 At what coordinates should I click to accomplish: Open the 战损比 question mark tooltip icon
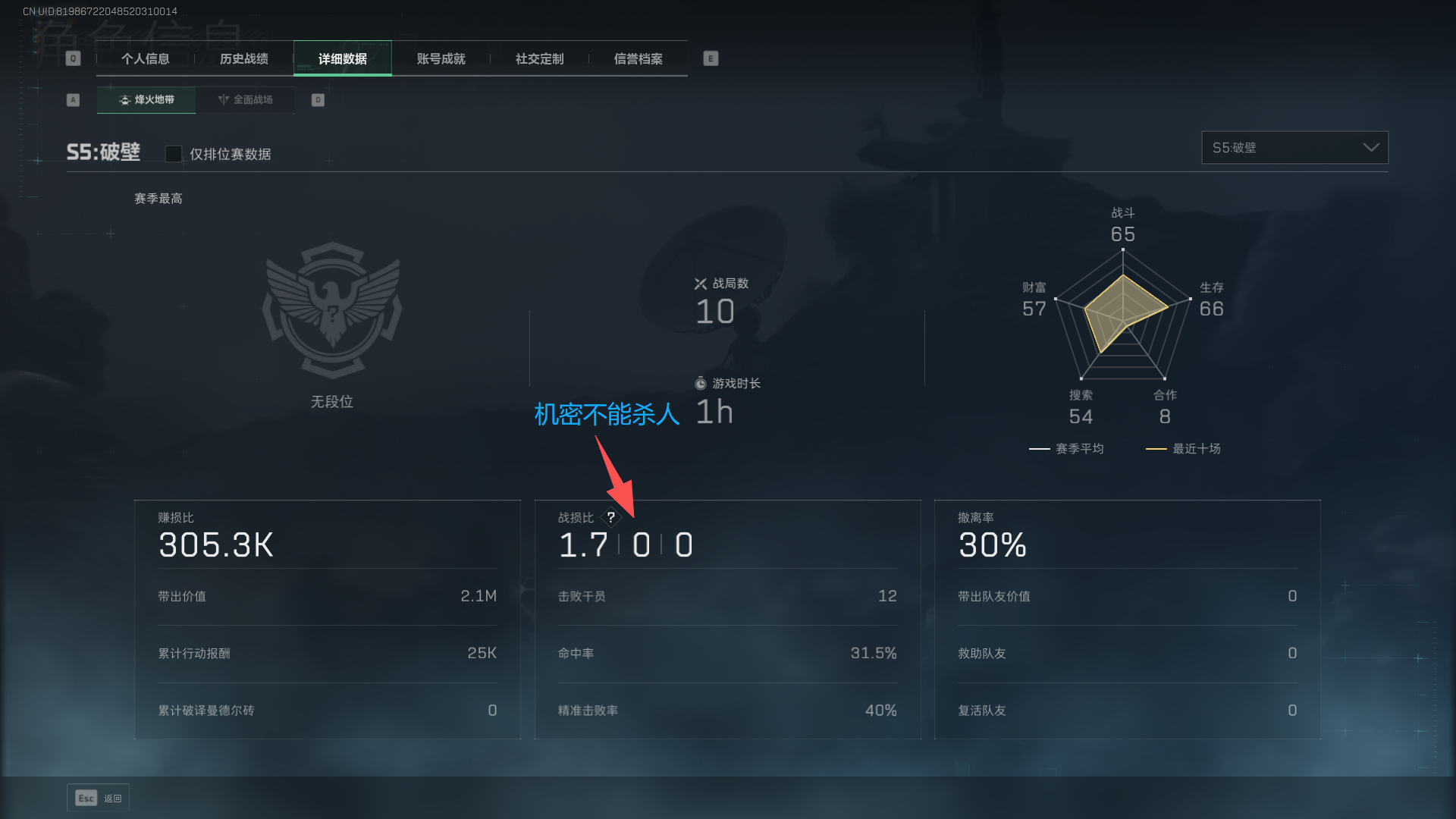[611, 516]
